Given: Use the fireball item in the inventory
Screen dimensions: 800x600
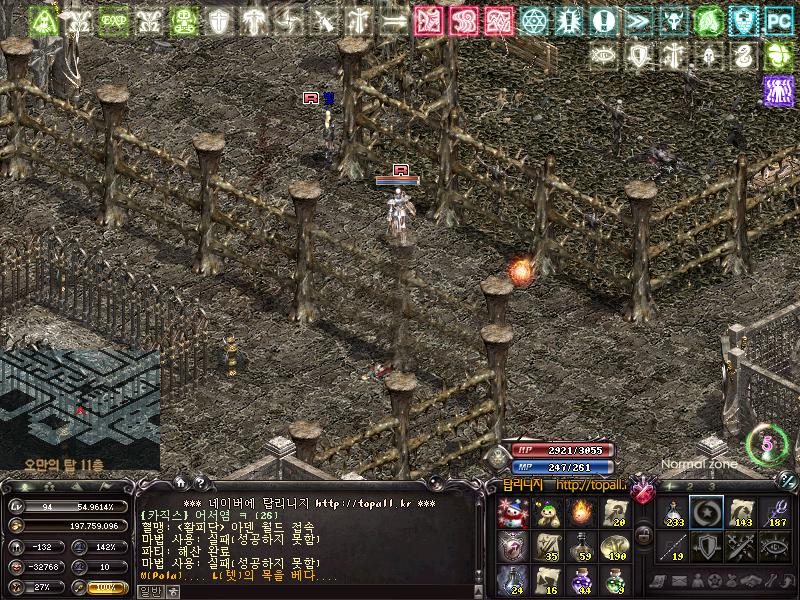Looking at the screenshot, I should tap(581, 513).
